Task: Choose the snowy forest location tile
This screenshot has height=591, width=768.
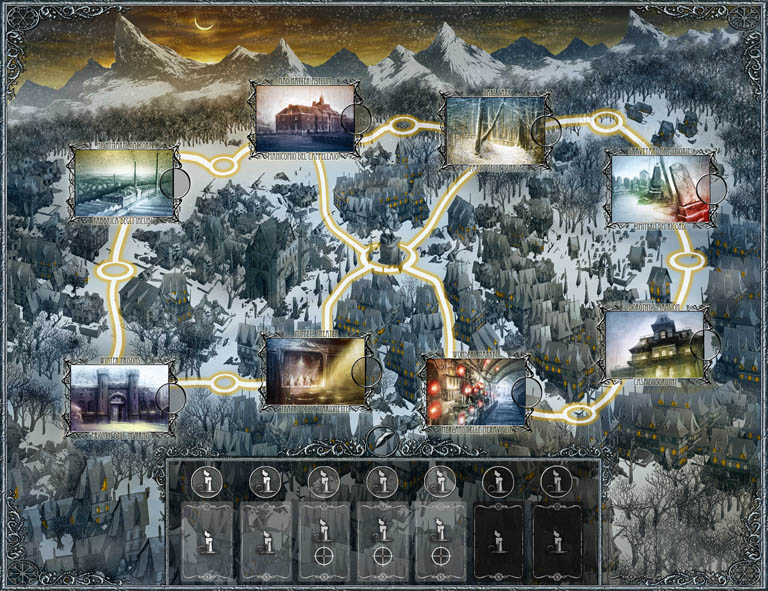Action: 493,130
